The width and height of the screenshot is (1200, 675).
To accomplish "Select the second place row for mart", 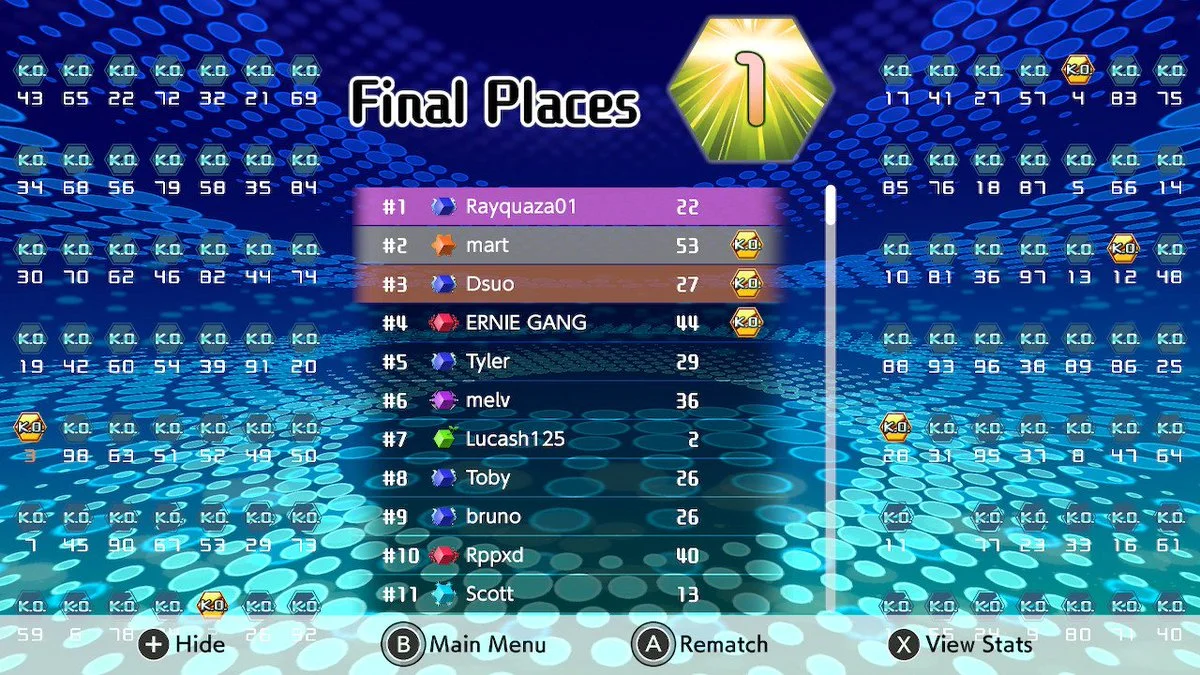I will coord(567,245).
